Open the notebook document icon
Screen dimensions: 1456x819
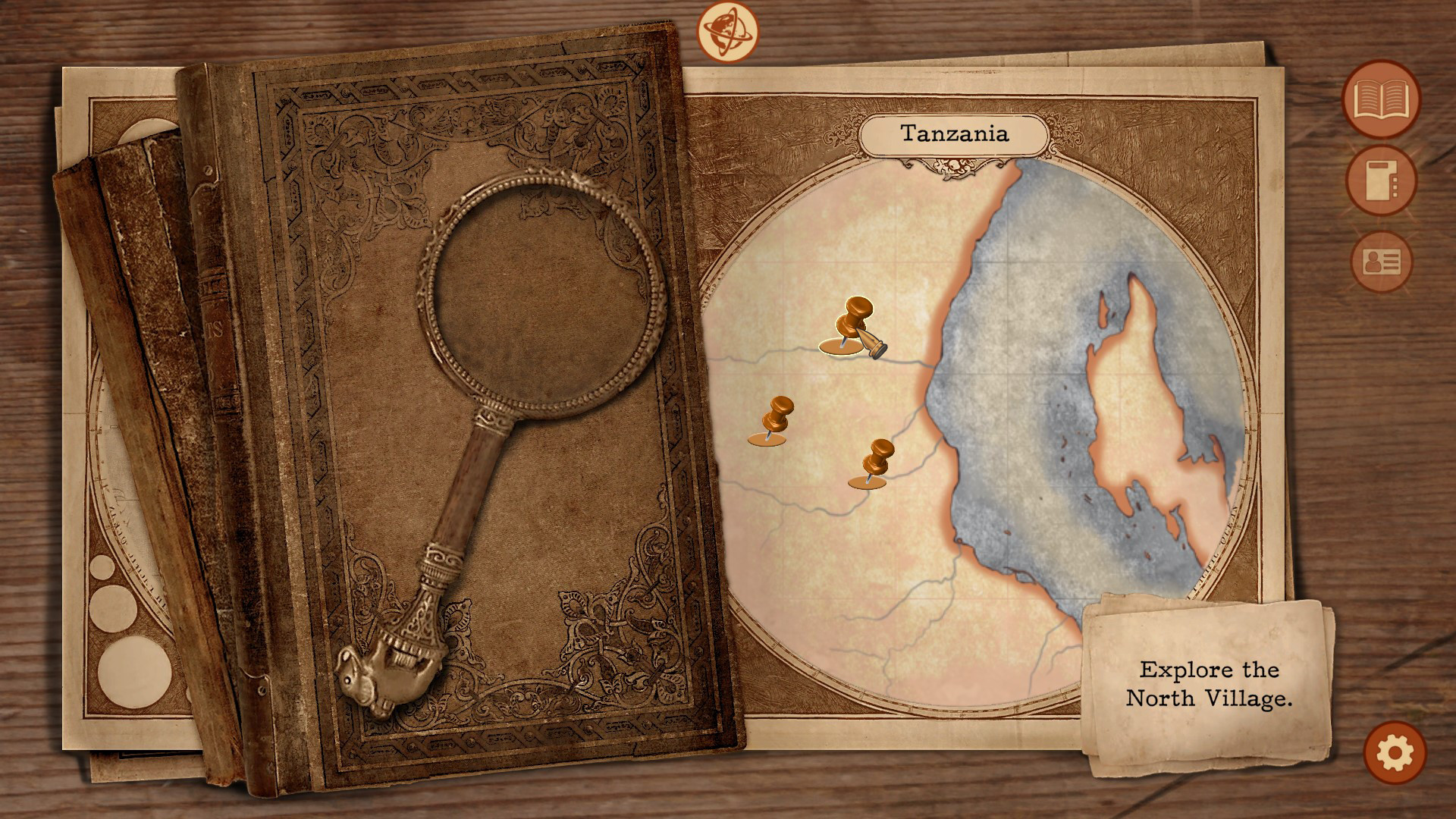(1381, 182)
